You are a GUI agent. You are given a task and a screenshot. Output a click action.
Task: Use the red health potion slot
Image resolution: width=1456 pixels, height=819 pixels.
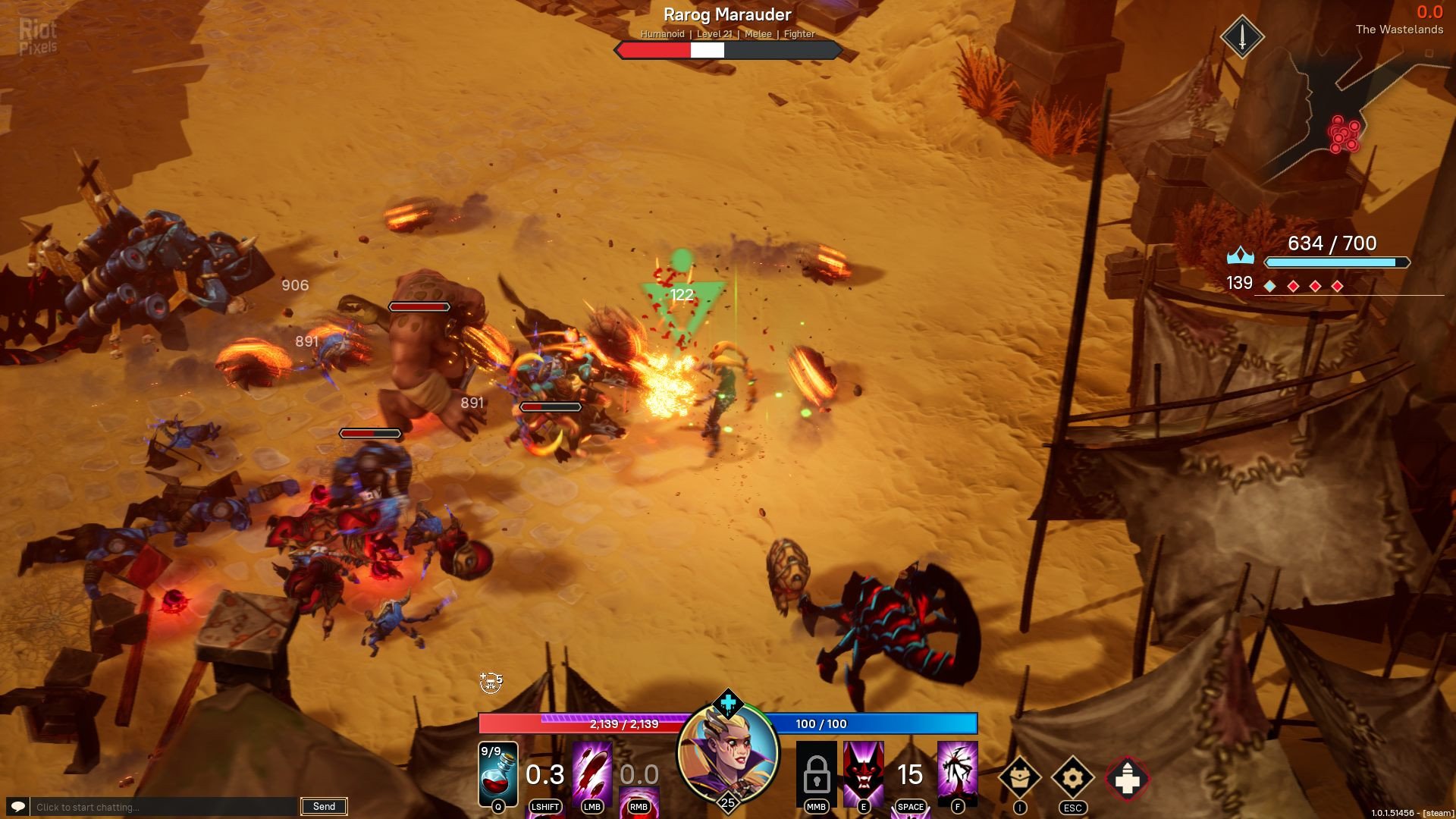click(497, 773)
